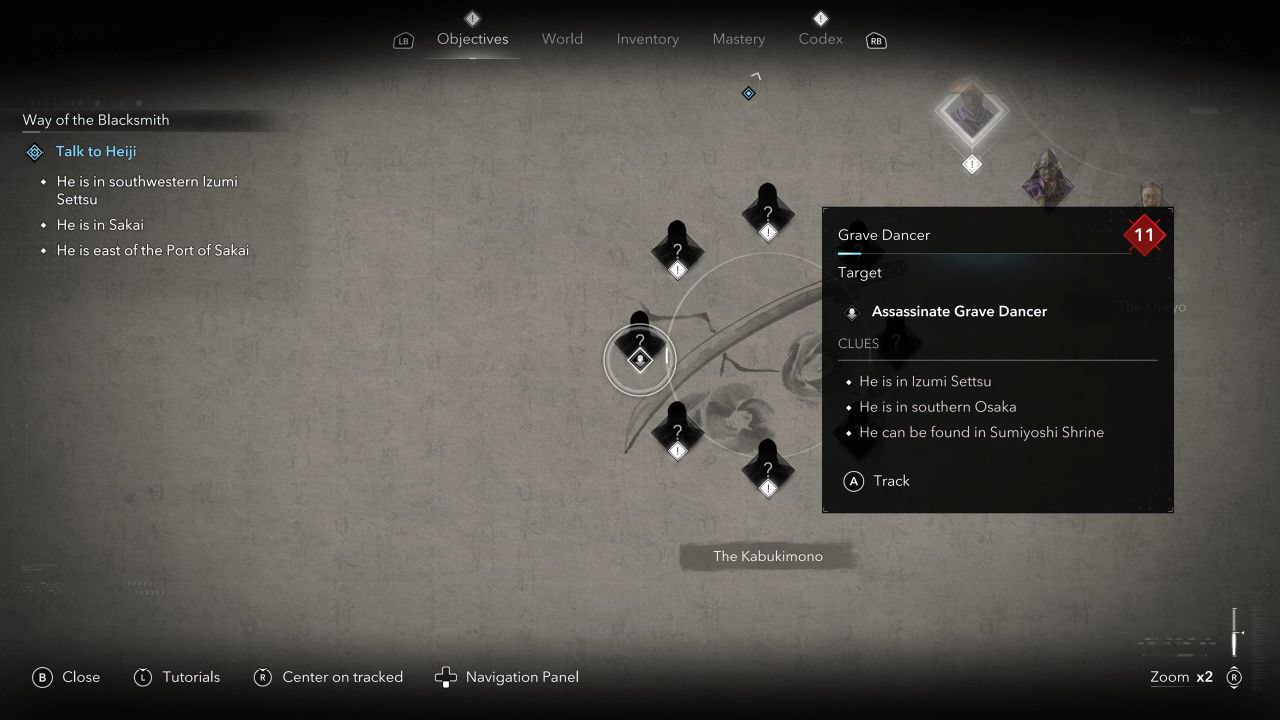Click the Zoom x2 control
The height and width of the screenshot is (720, 1280).
point(1181,677)
